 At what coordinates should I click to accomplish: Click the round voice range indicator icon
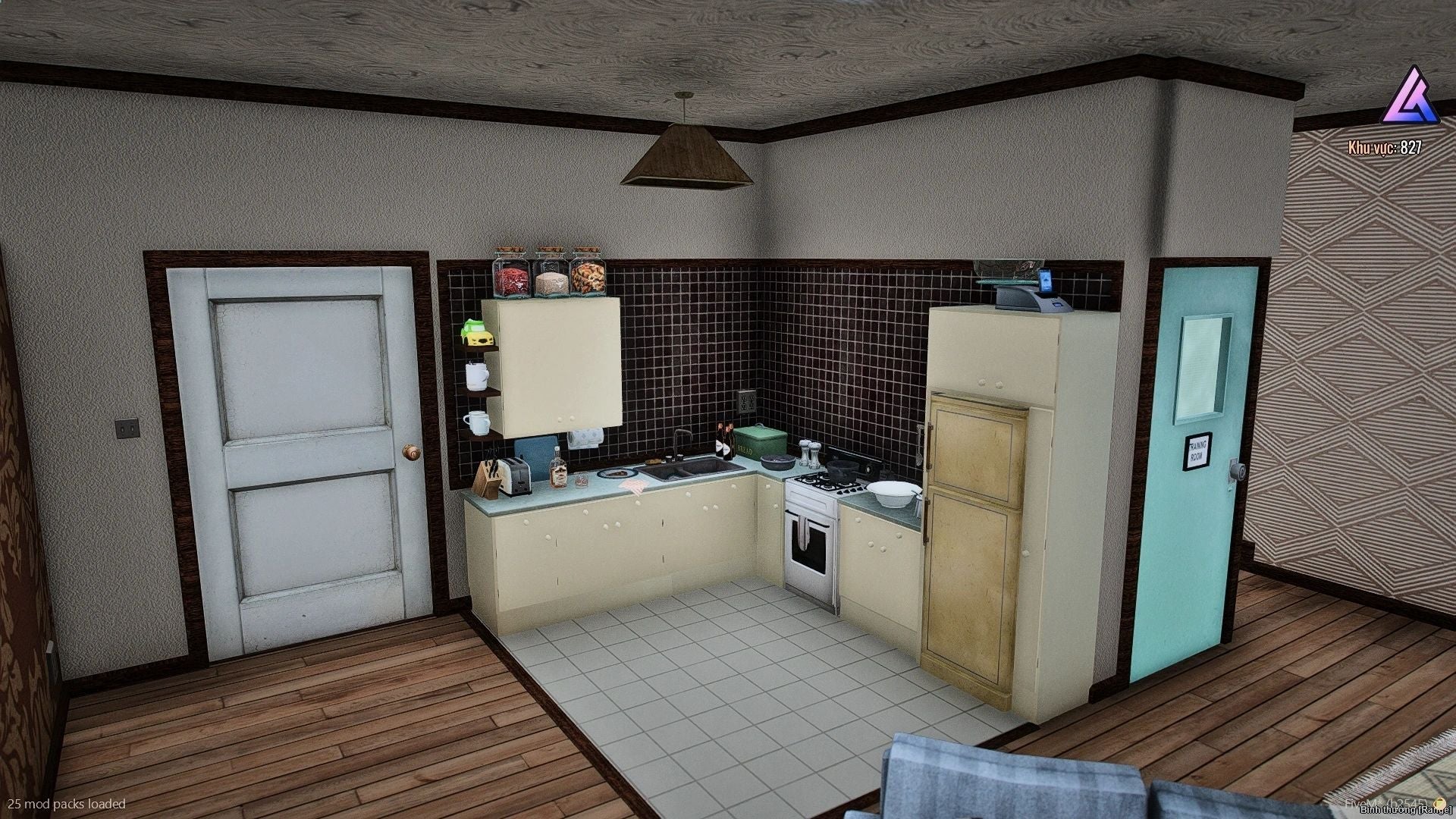pyautogui.click(x=1440, y=804)
